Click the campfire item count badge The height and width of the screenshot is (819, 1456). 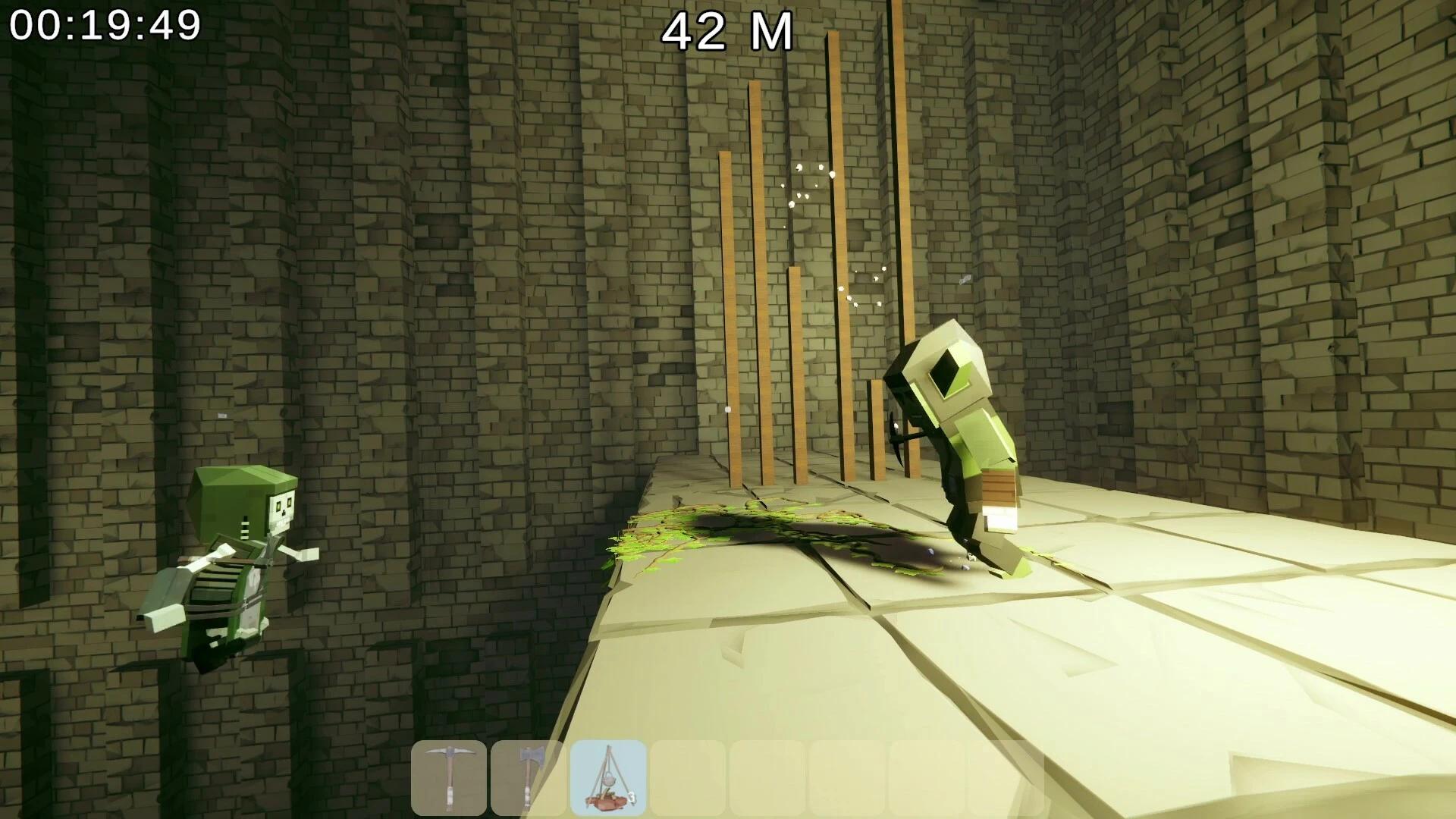point(632,796)
